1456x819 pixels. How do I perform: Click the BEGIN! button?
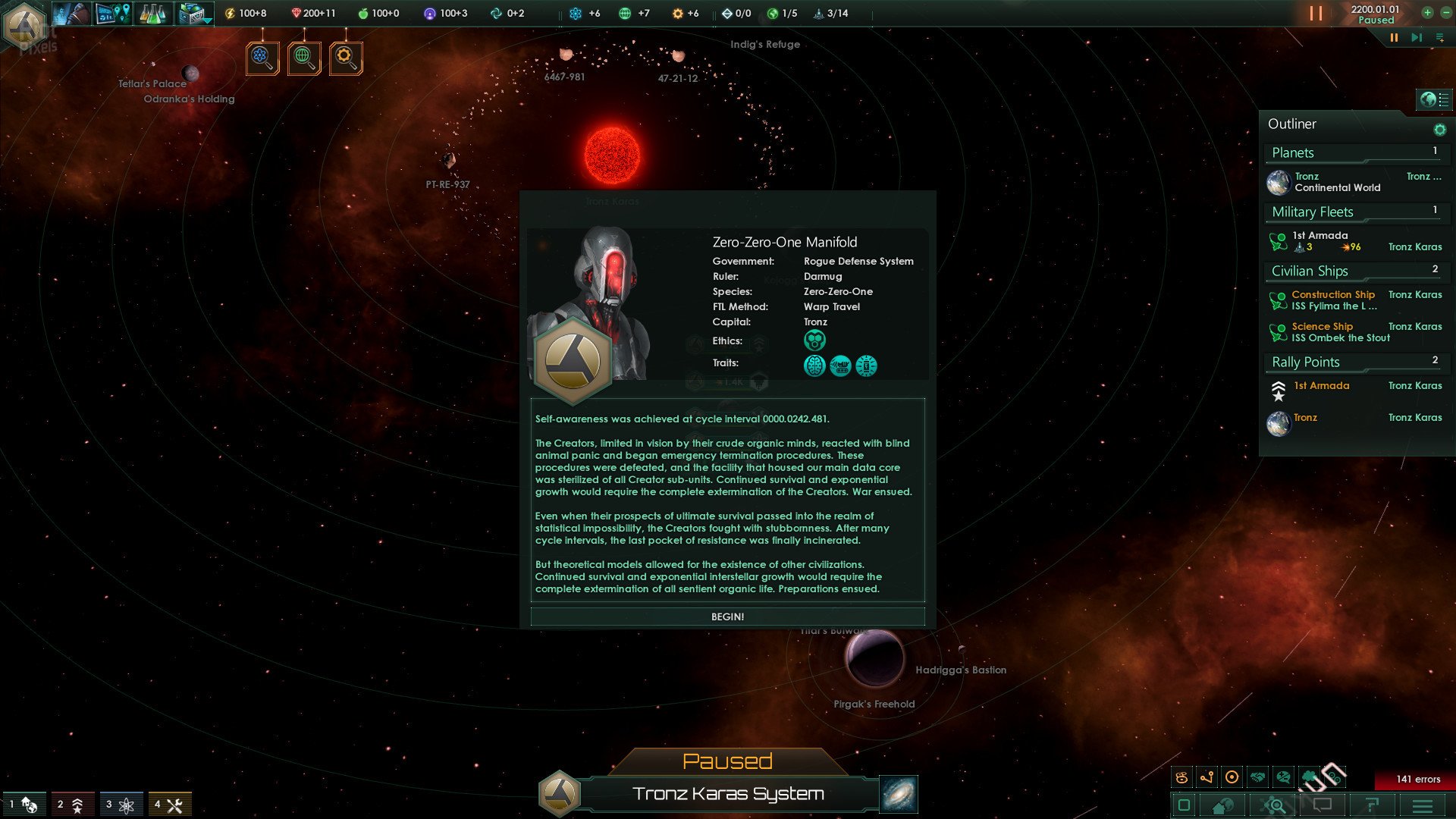point(727,617)
